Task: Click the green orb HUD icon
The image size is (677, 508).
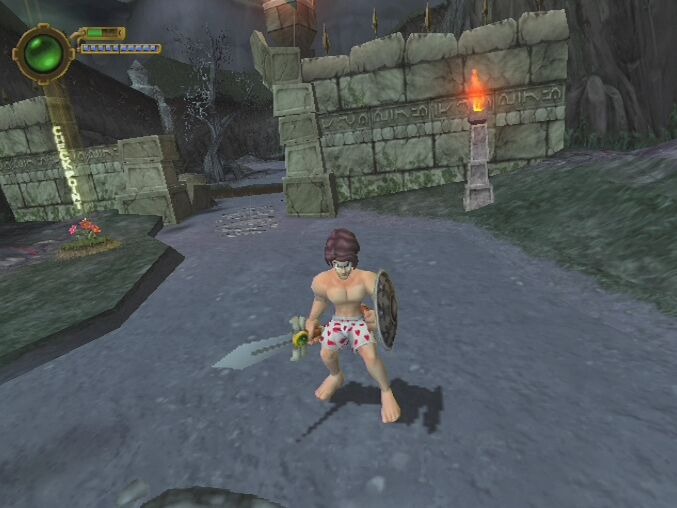Action: tap(43, 53)
